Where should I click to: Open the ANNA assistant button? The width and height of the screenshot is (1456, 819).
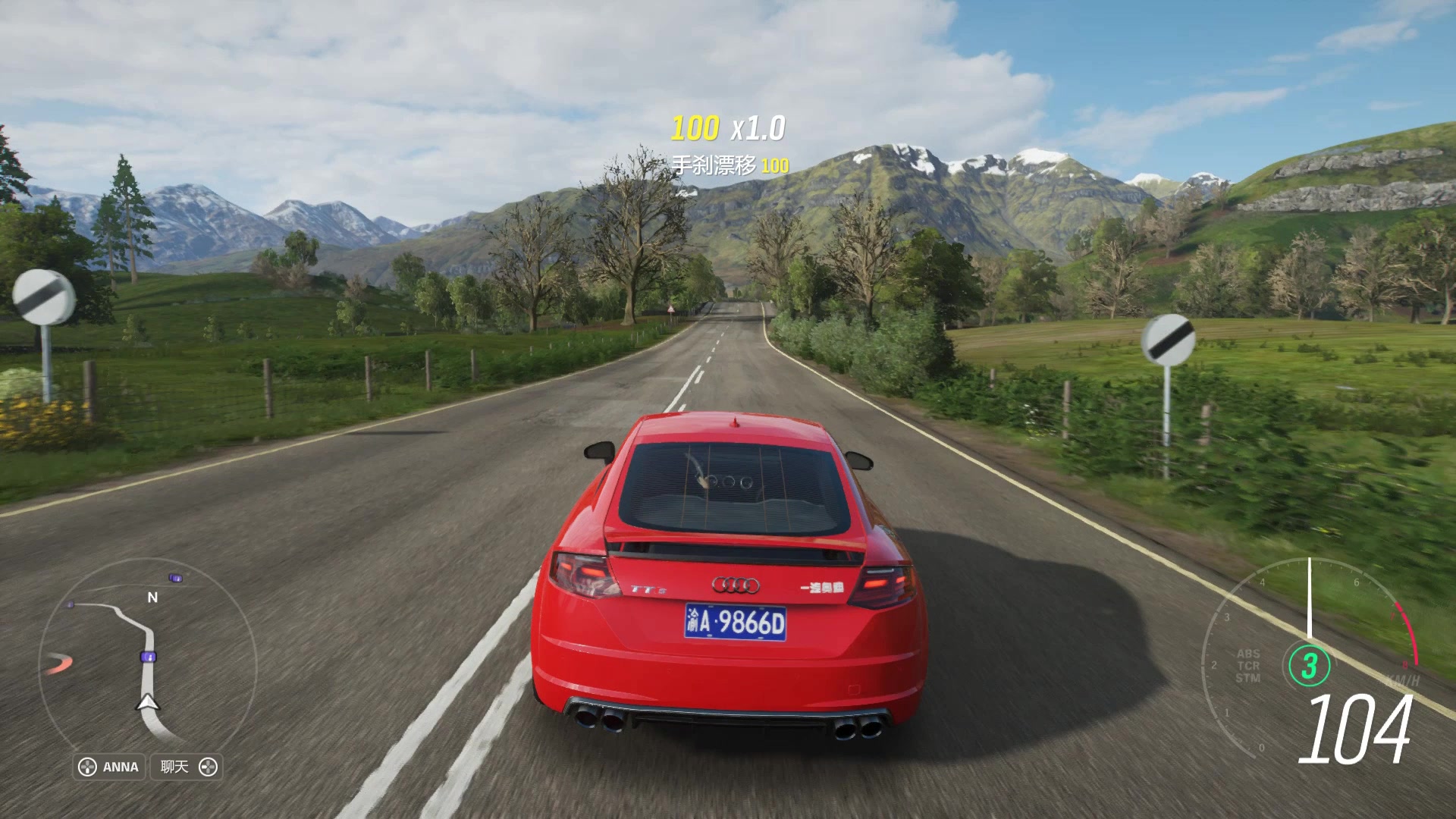click(x=110, y=767)
